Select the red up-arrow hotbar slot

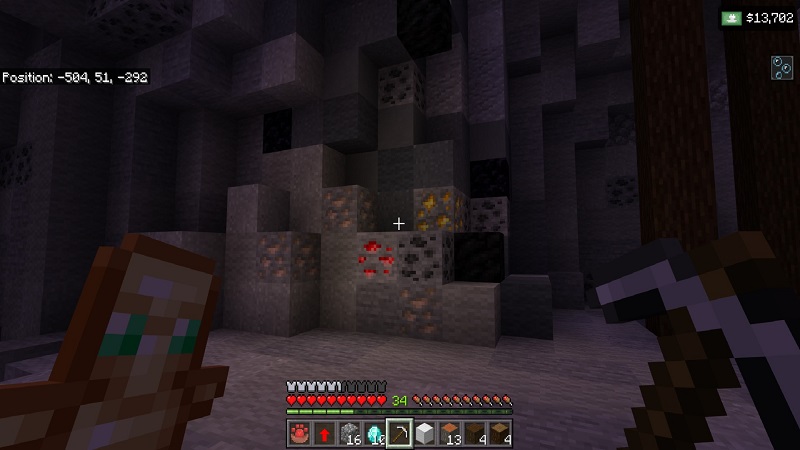[324, 434]
